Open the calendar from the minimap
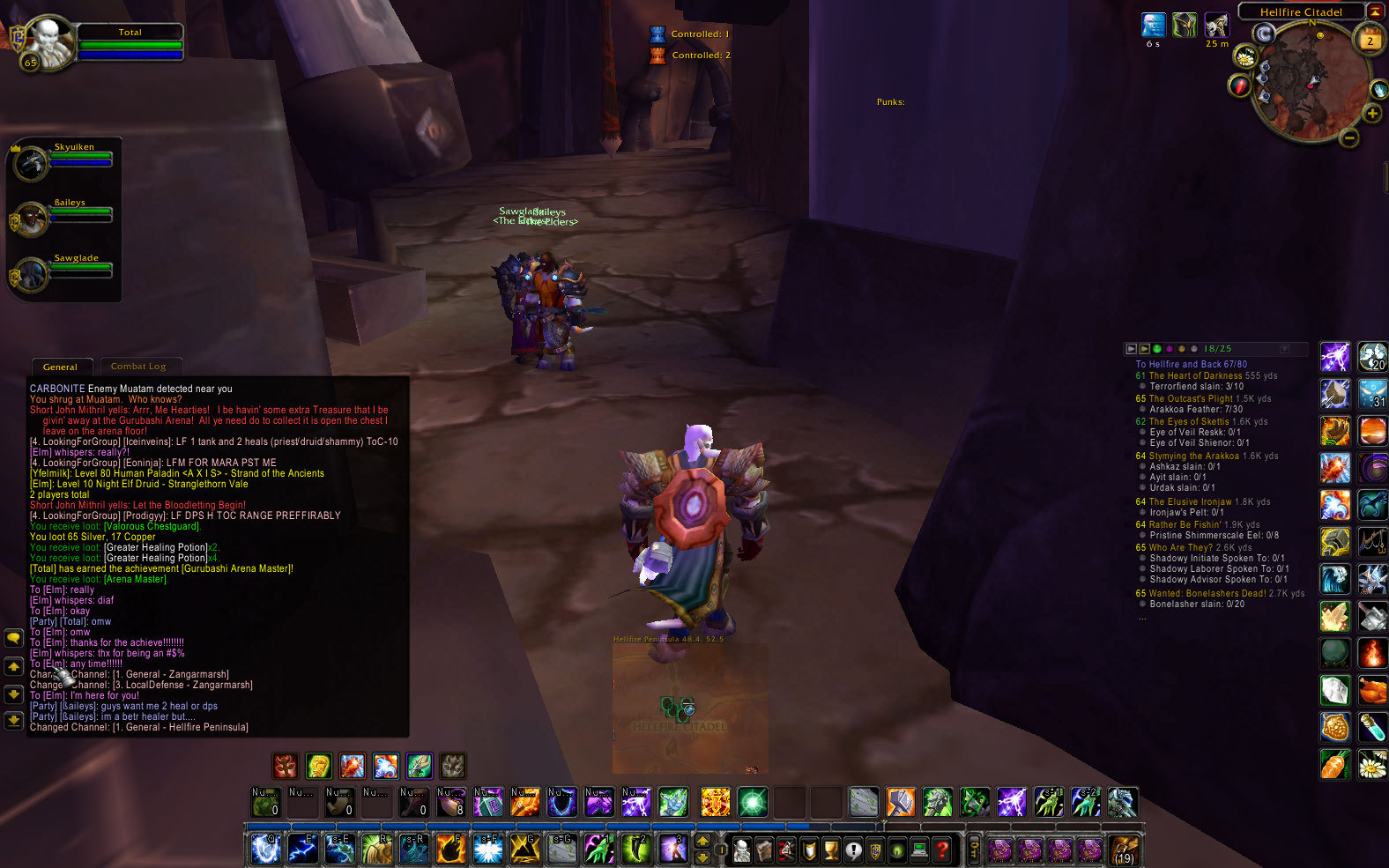 (x=1369, y=38)
